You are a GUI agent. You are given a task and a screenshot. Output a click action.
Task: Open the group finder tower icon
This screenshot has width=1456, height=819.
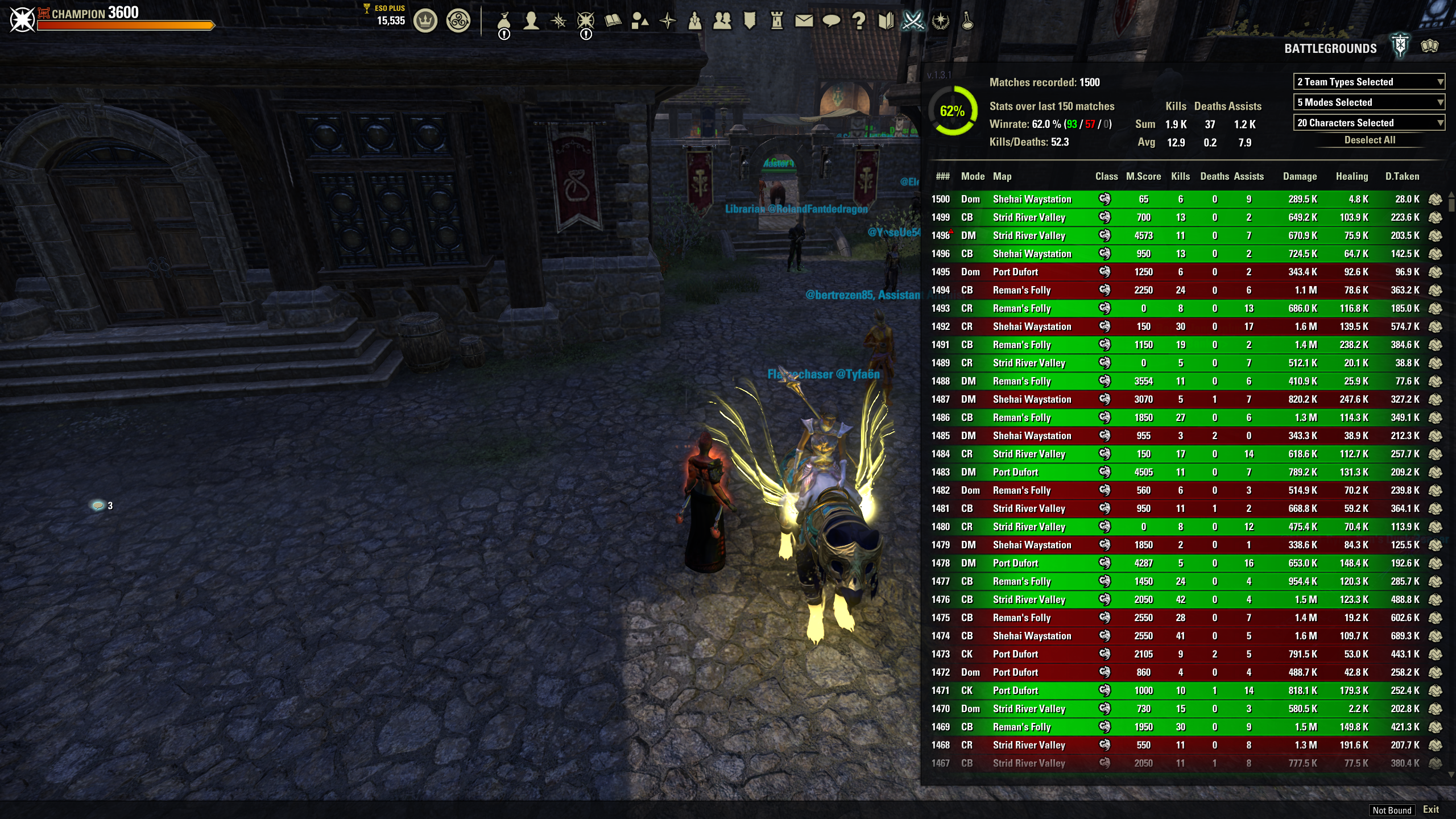tap(777, 21)
